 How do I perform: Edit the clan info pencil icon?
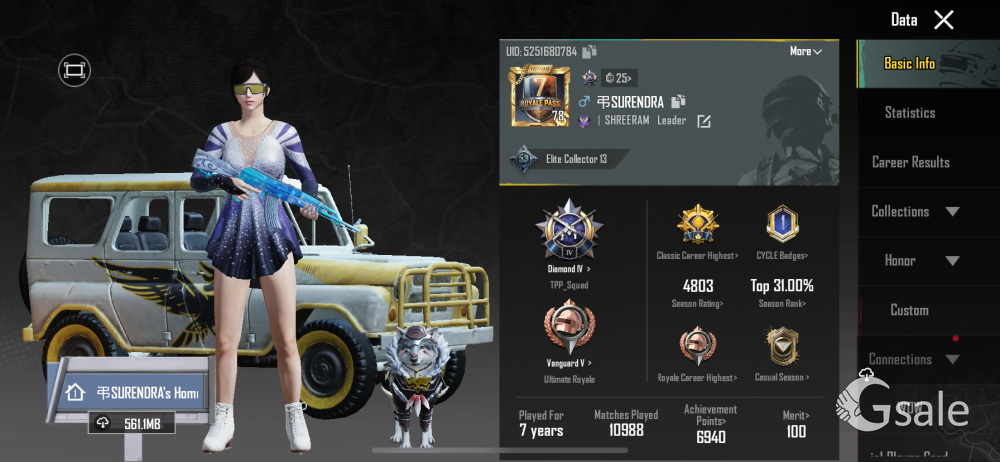click(x=703, y=121)
